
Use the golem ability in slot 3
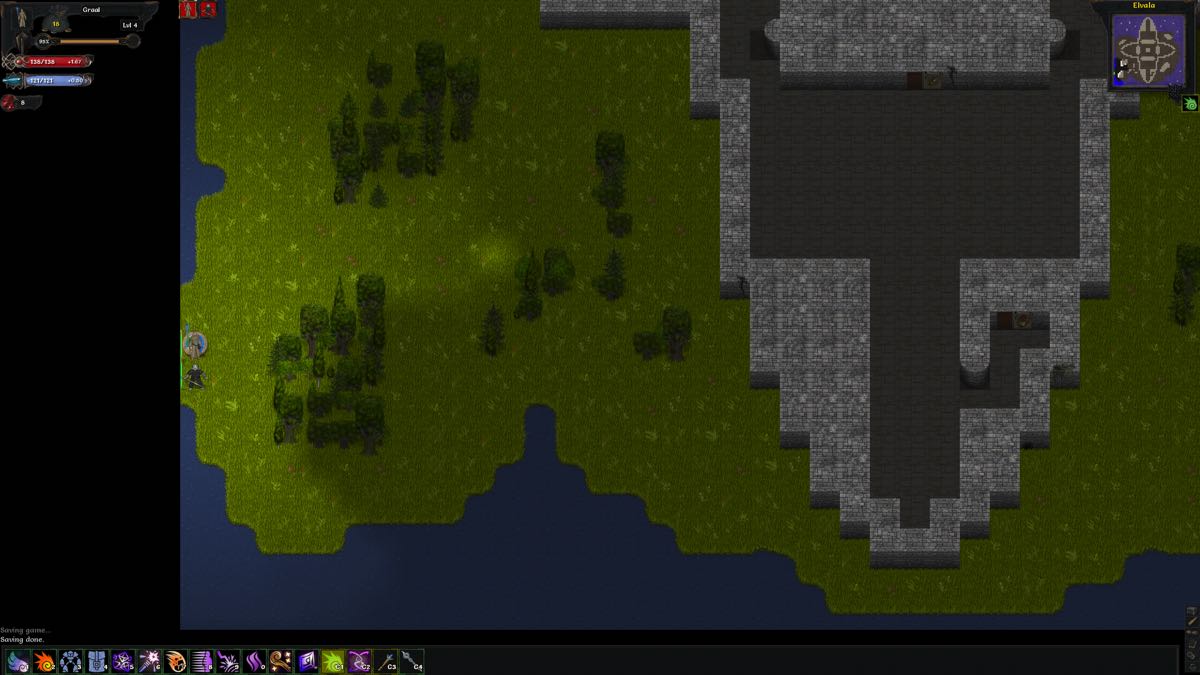point(71,661)
